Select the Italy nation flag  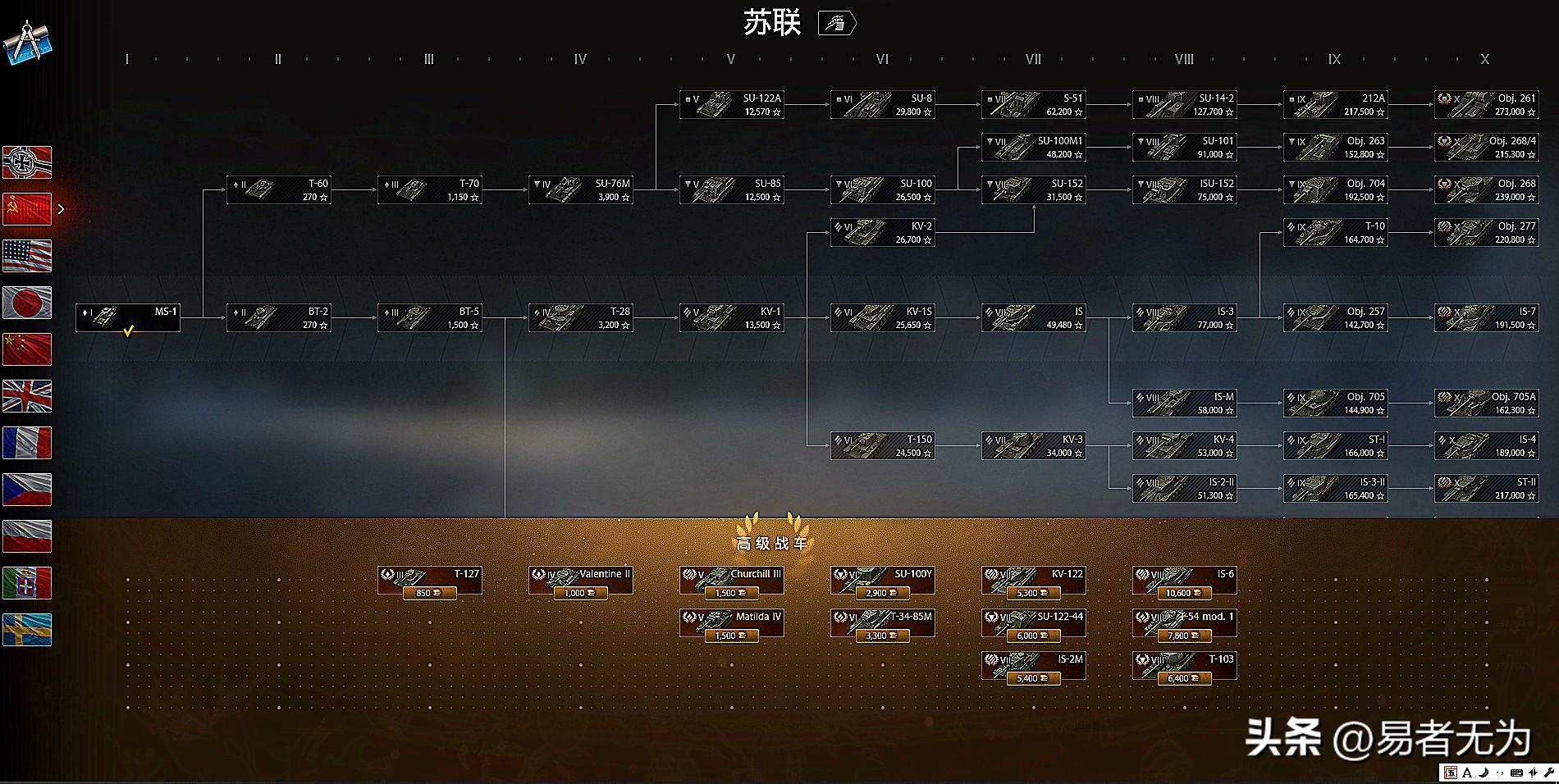27,583
